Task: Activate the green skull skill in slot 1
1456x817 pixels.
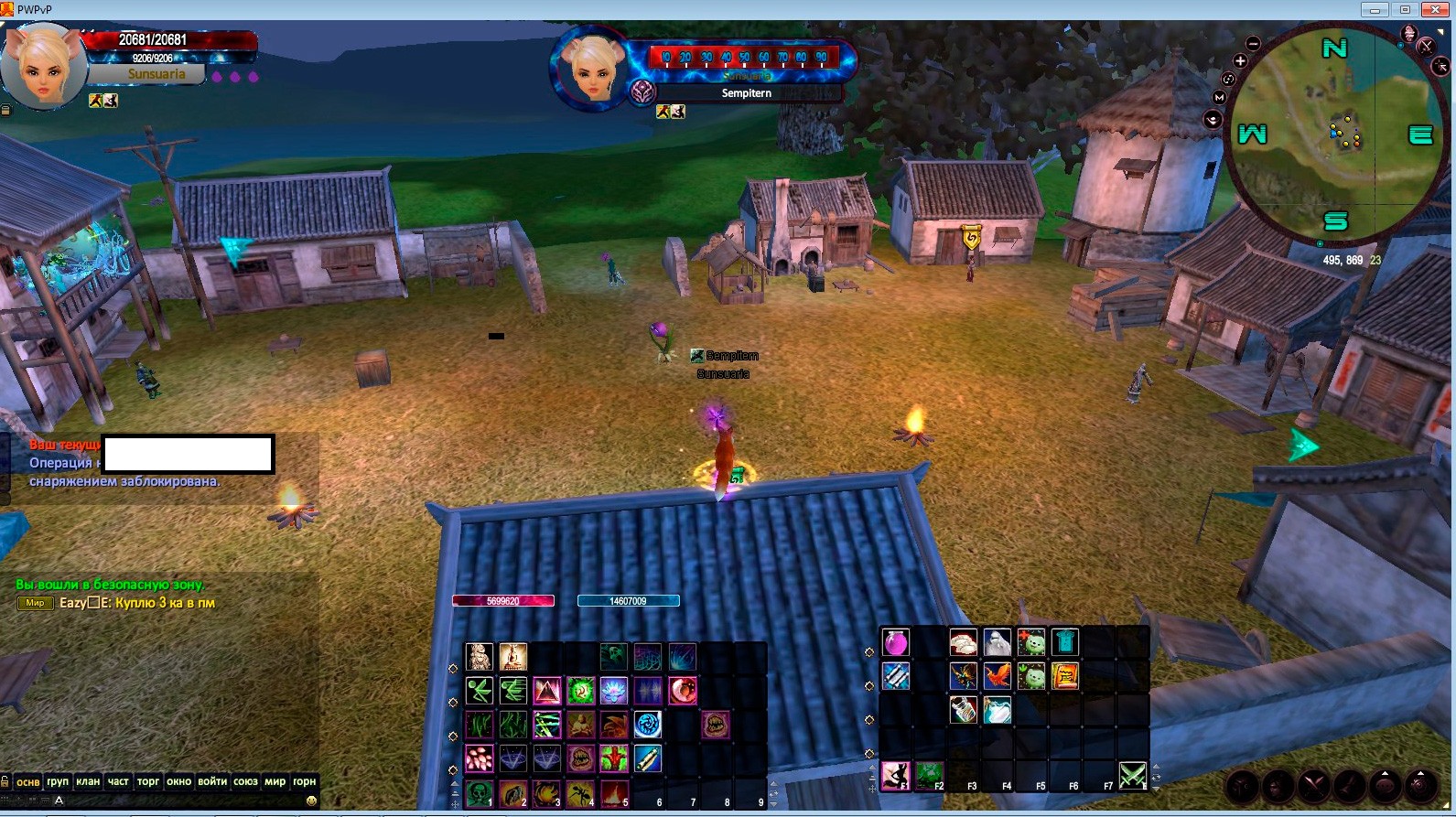Action: click(479, 793)
